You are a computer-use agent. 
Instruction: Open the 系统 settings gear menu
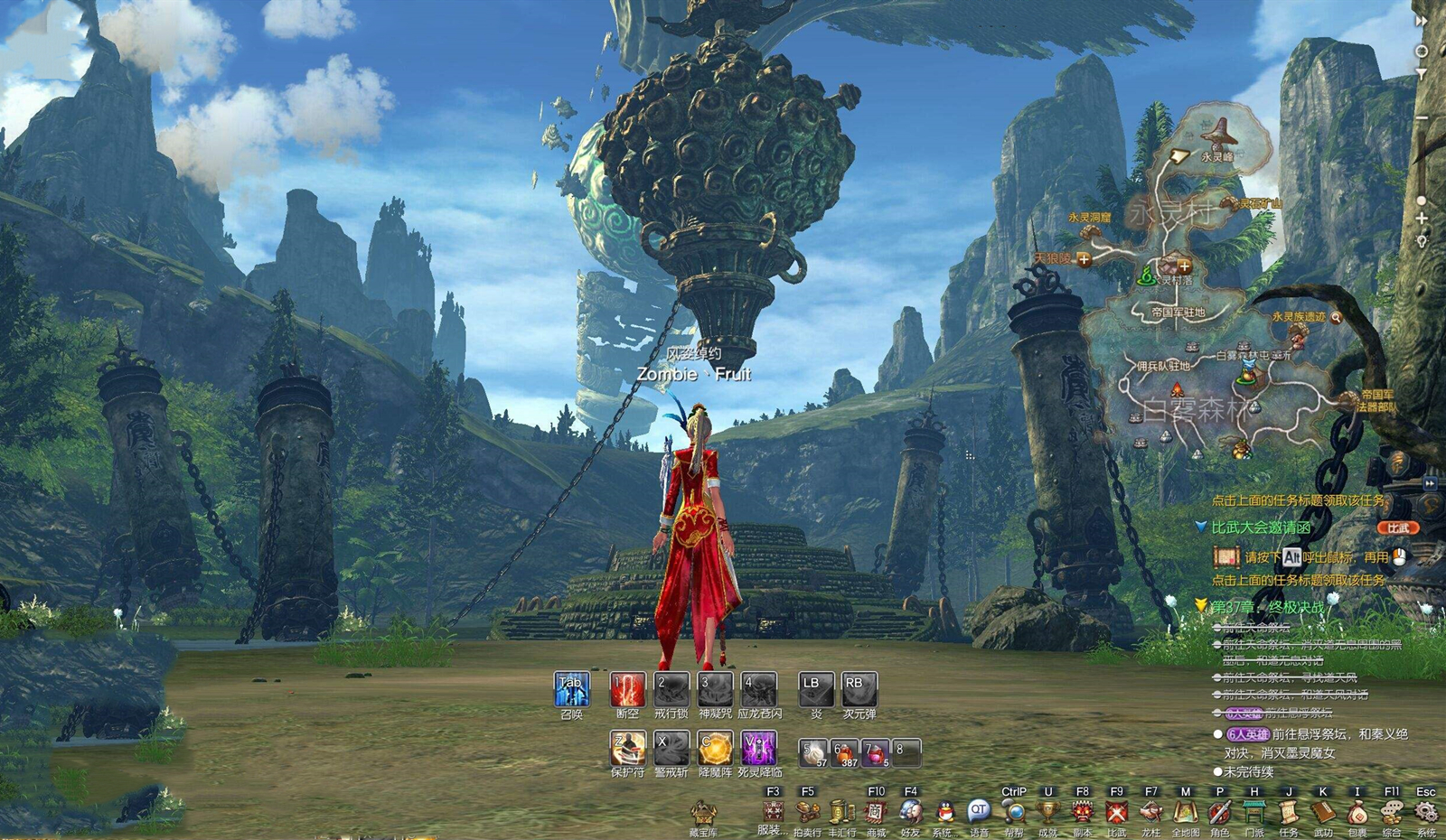coord(1426,812)
